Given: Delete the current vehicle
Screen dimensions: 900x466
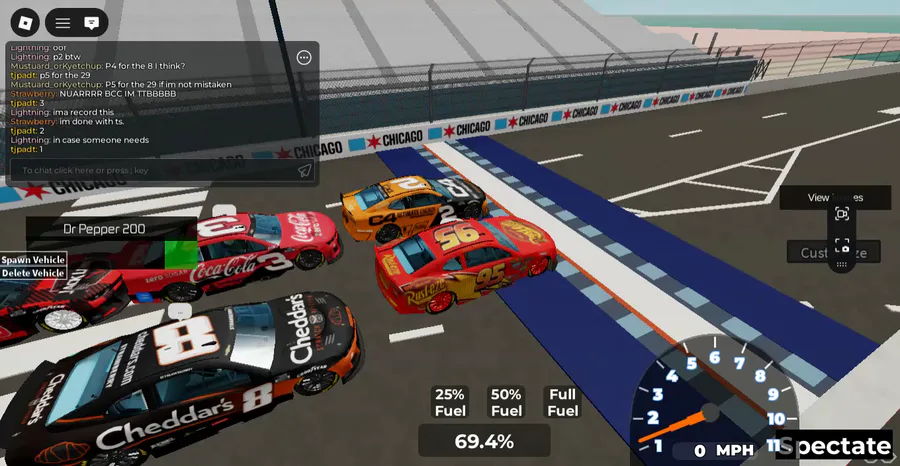Looking at the screenshot, I should [33, 273].
